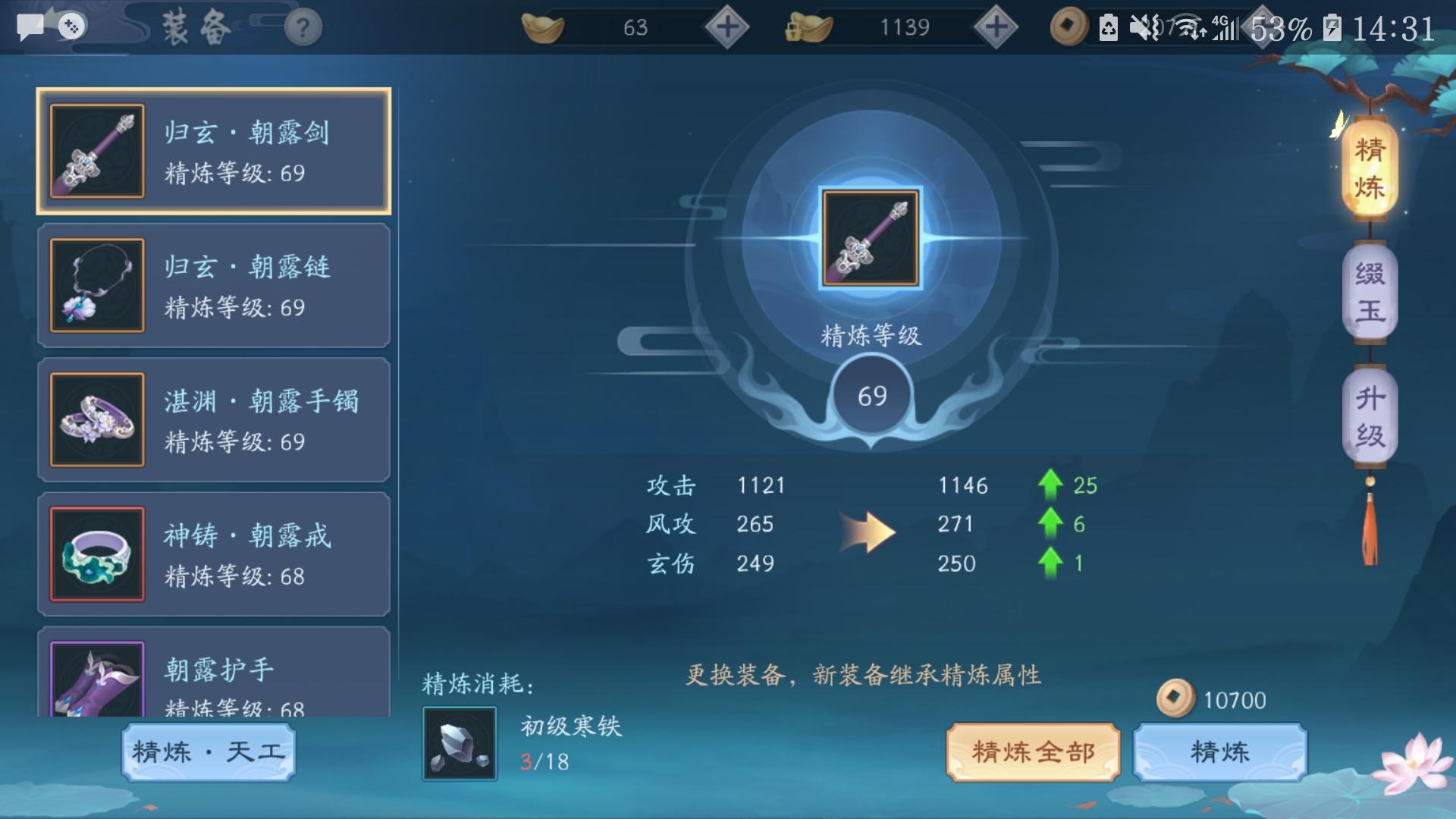Open the help icon beside 装备 title
1456x819 pixels.
coord(302,28)
